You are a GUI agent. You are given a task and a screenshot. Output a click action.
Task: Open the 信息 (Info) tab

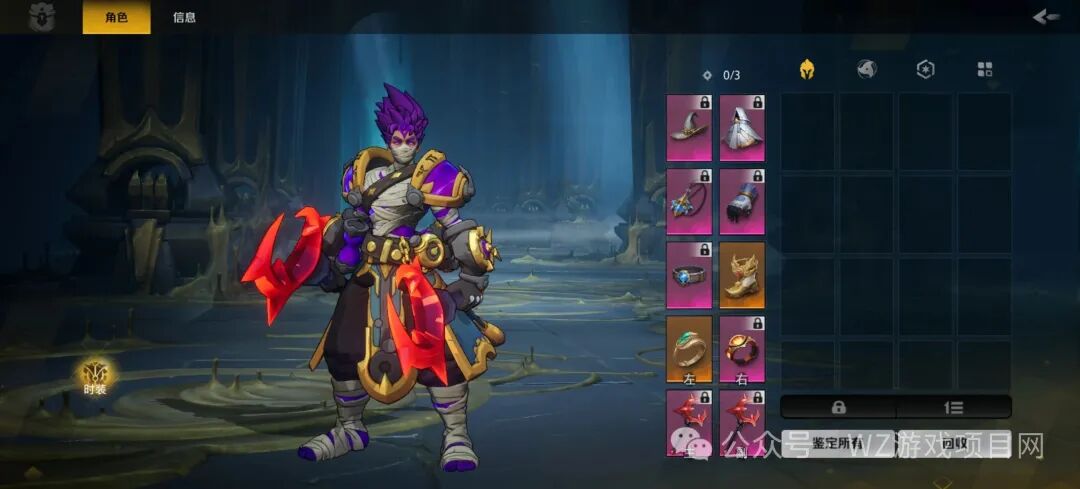pyautogui.click(x=184, y=17)
